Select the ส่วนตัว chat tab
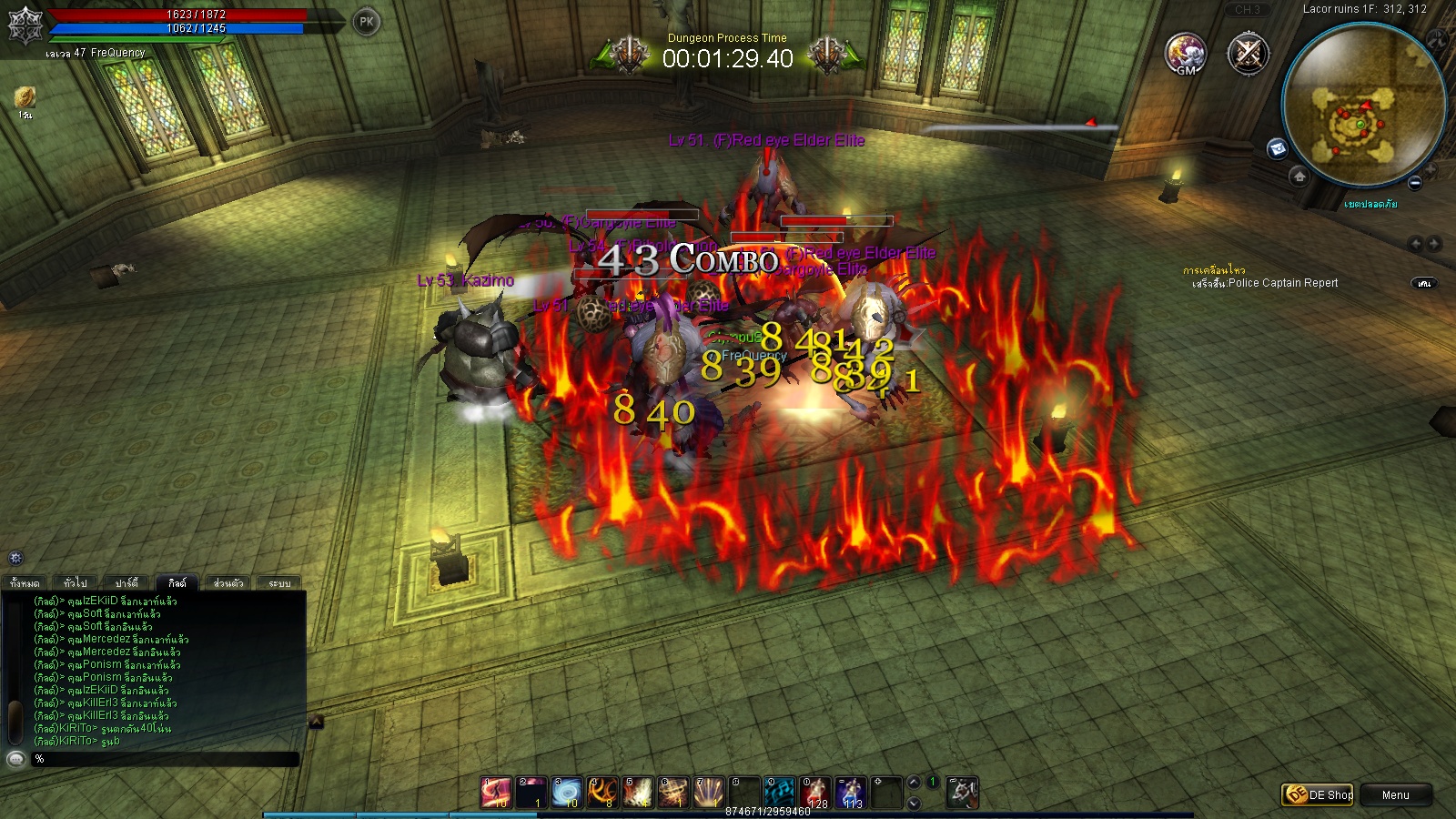This screenshot has height=819, width=1456. (228, 582)
